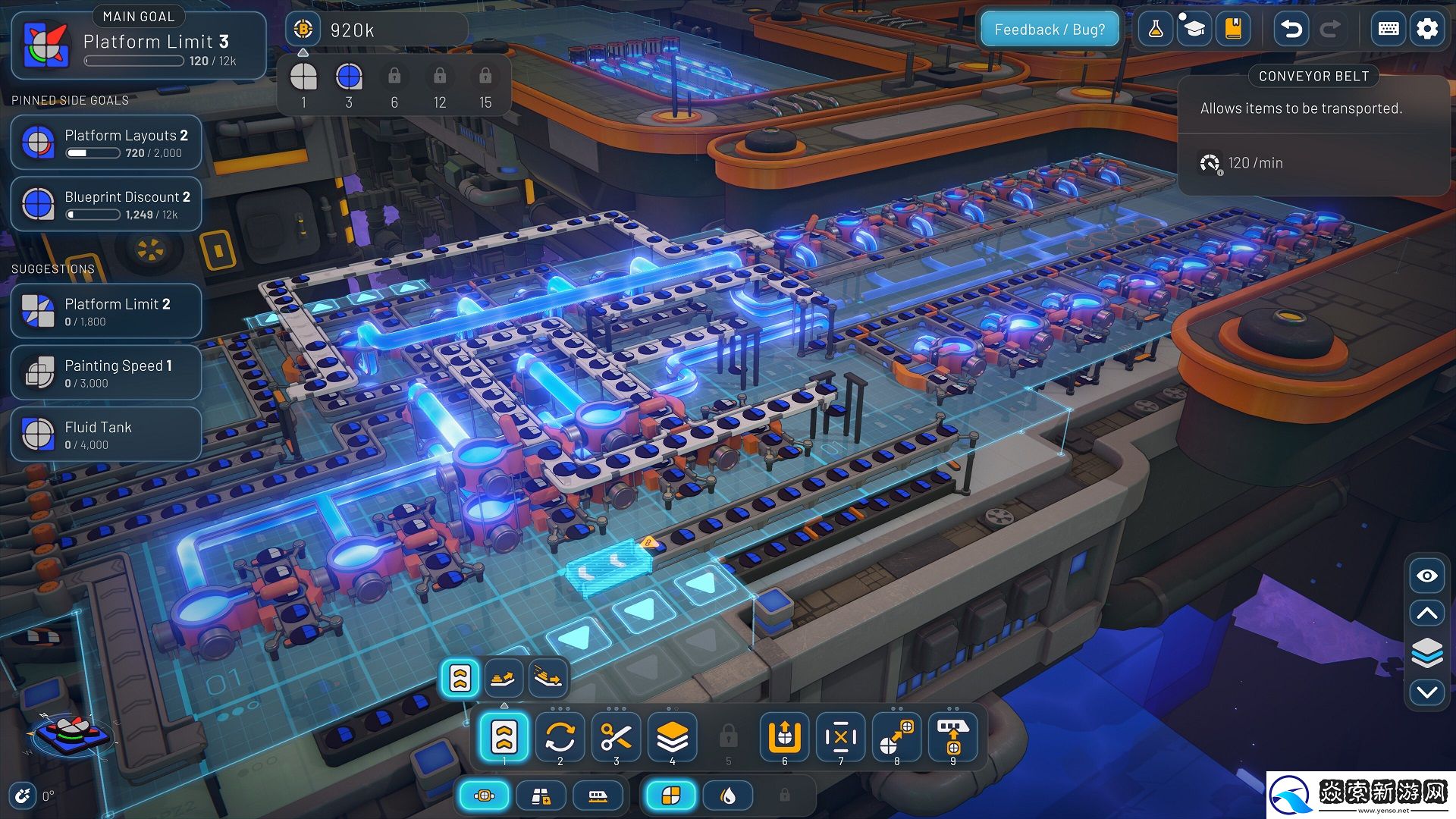Viewport: 1456px width, 819px height.
Task: Open the research flask icon
Action: pos(1156,30)
